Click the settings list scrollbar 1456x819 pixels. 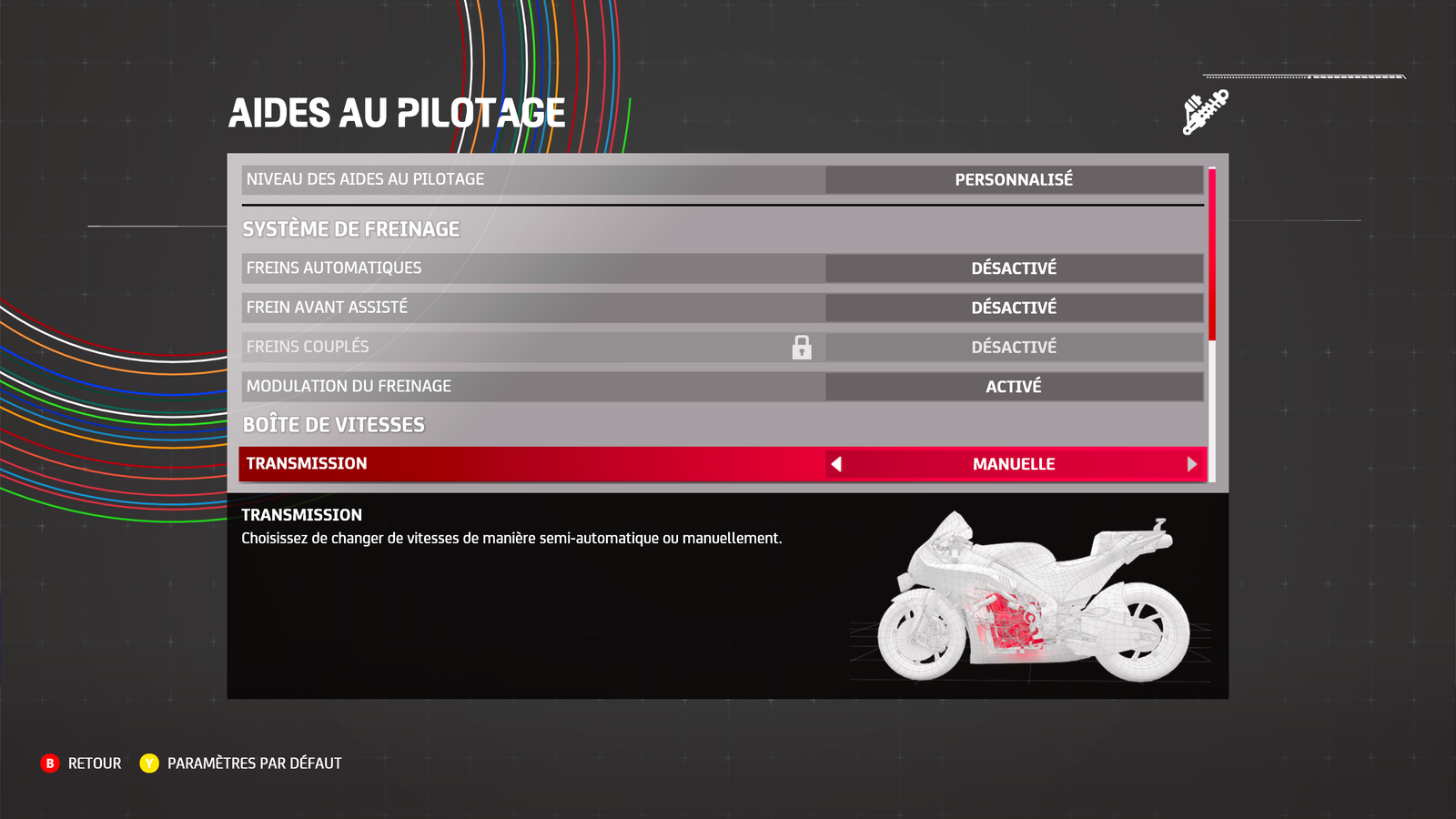tap(1212, 255)
